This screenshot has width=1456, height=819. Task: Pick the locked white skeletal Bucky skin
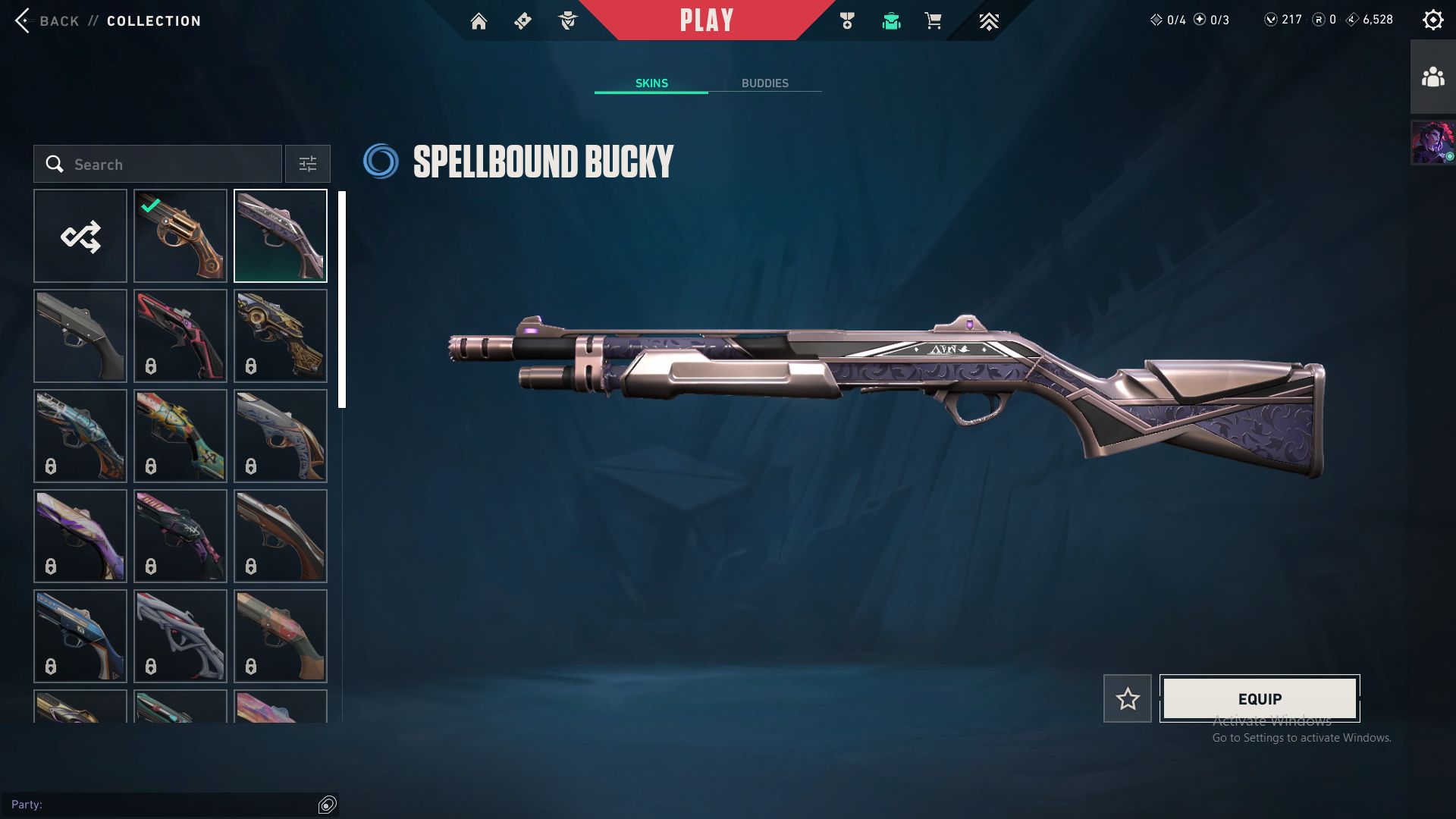pyautogui.click(x=180, y=636)
